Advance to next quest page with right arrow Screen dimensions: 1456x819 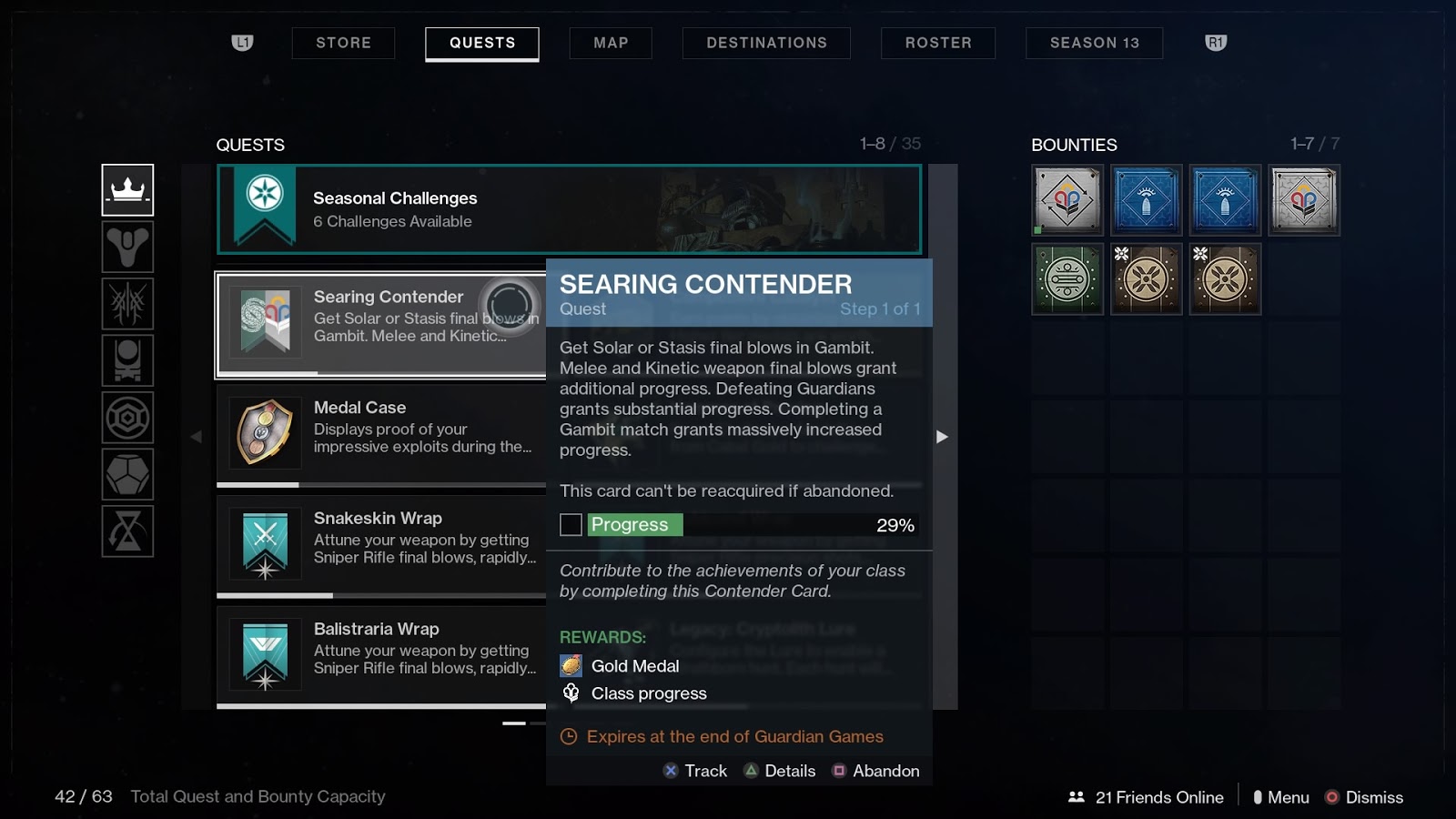point(943,437)
